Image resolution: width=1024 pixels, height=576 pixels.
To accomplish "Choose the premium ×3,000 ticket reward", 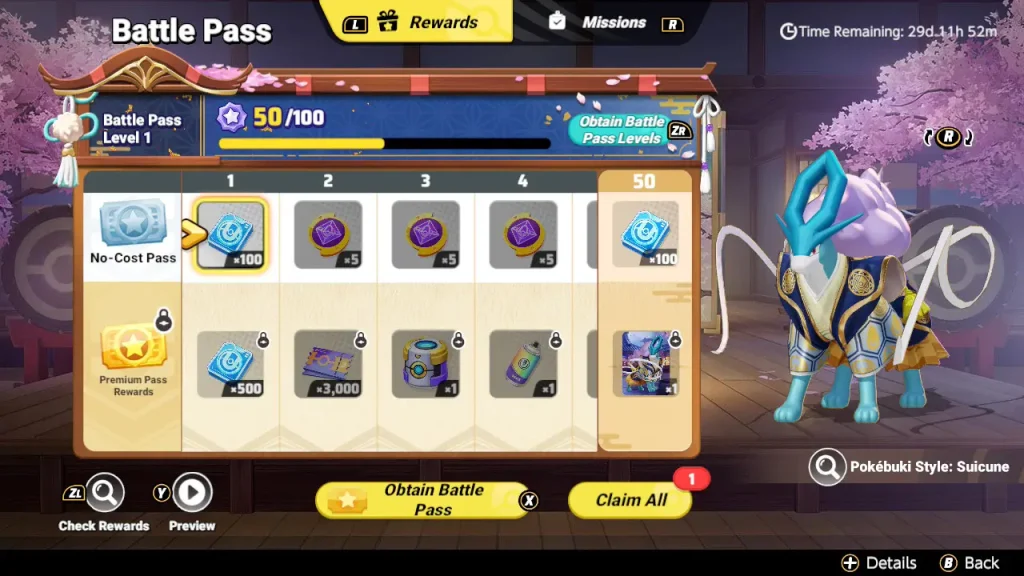I will (328, 364).
